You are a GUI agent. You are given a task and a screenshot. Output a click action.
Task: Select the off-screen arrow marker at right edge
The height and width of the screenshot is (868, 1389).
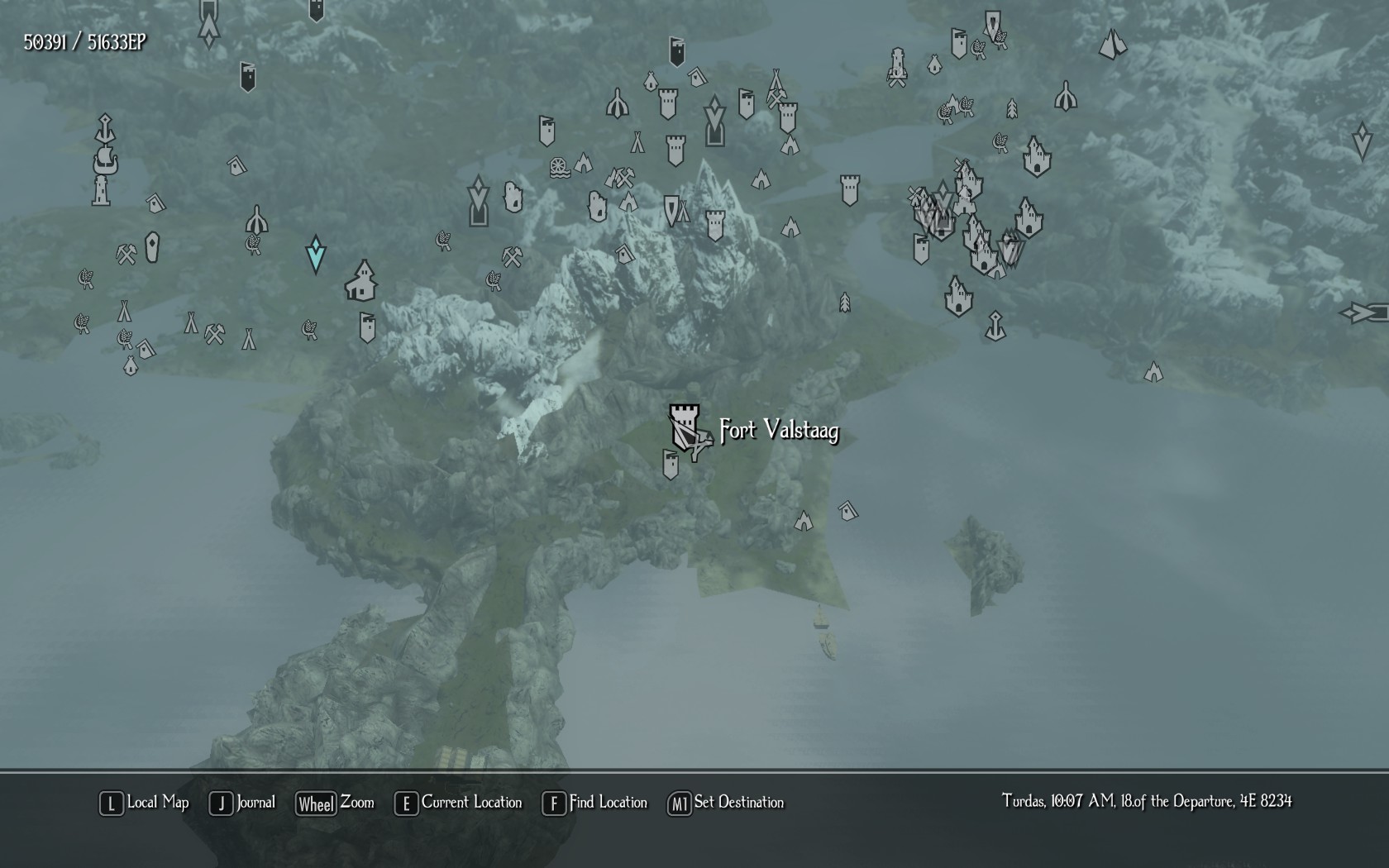click(1364, 313)
